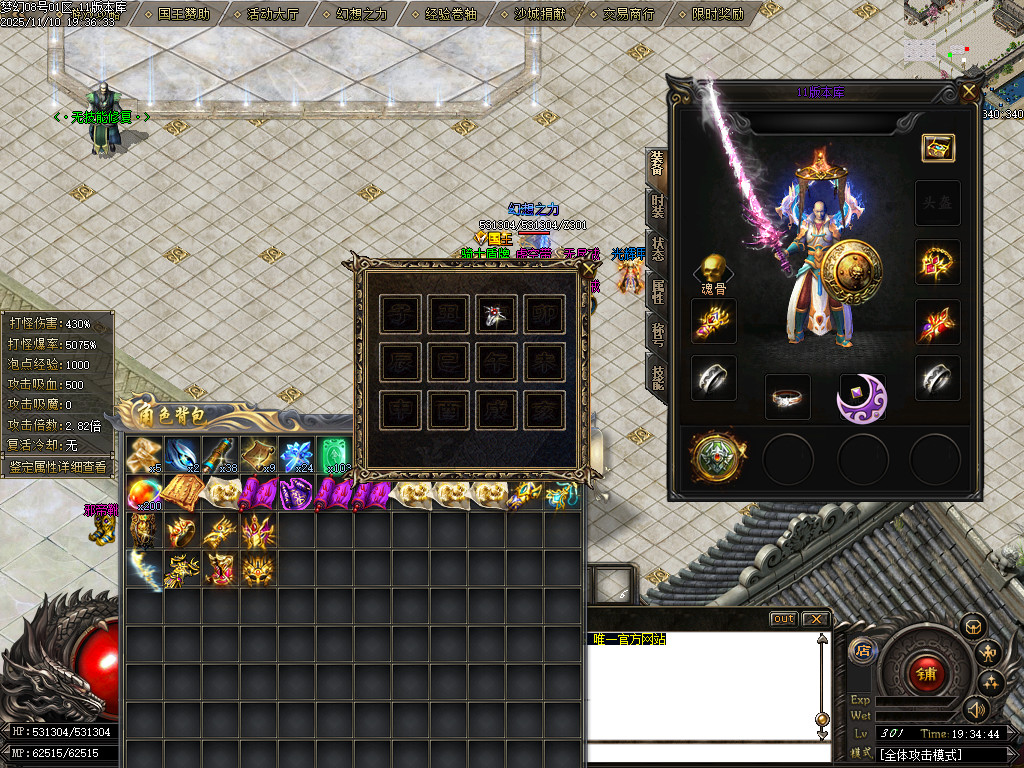This screenshot has height=768, width=1024.
Task: Click 鉴定属性详细查看 button
Action: (x=58, y=466)
